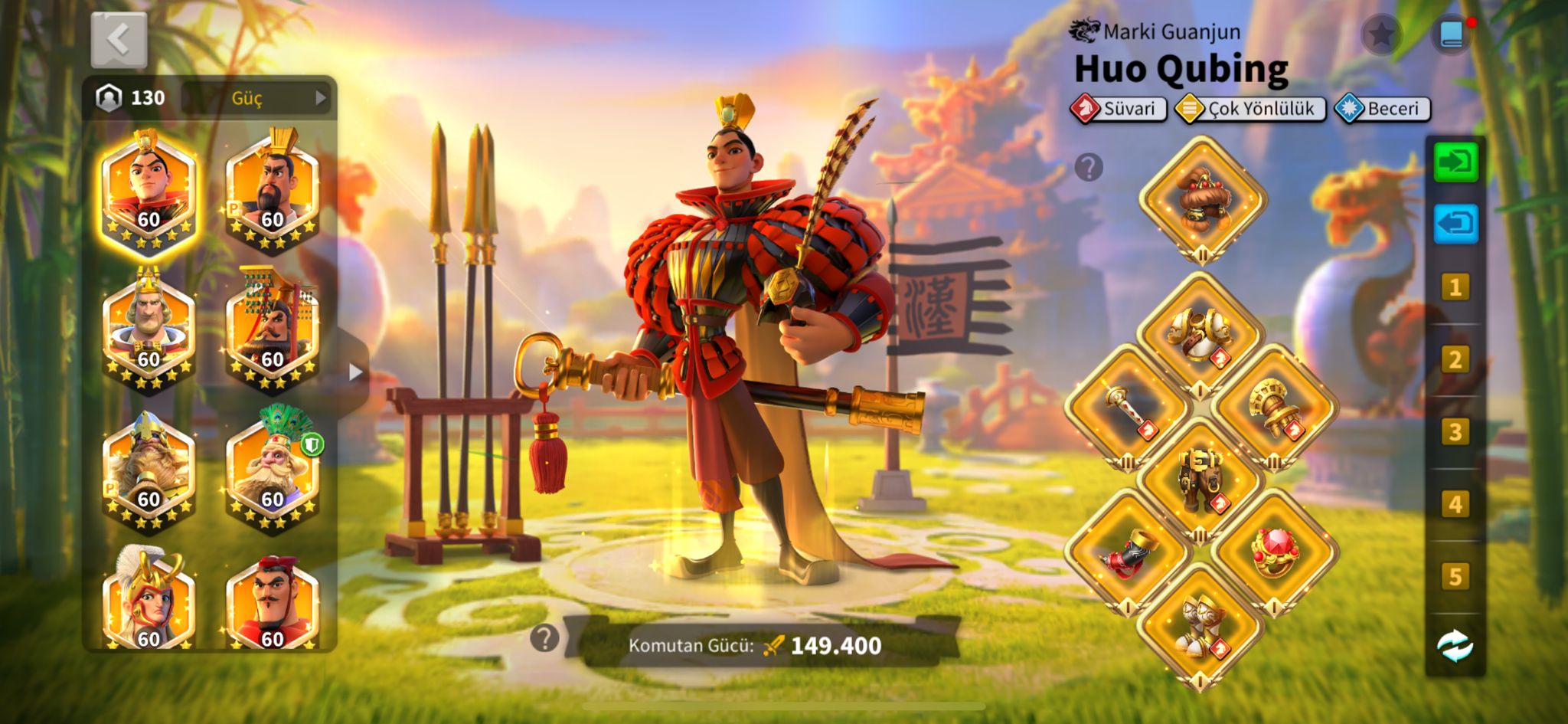The height and width of the screenshot is (724, 1568).
Task: Open the golden gauntlet glove slot
Action: (x=1273, y=408)
